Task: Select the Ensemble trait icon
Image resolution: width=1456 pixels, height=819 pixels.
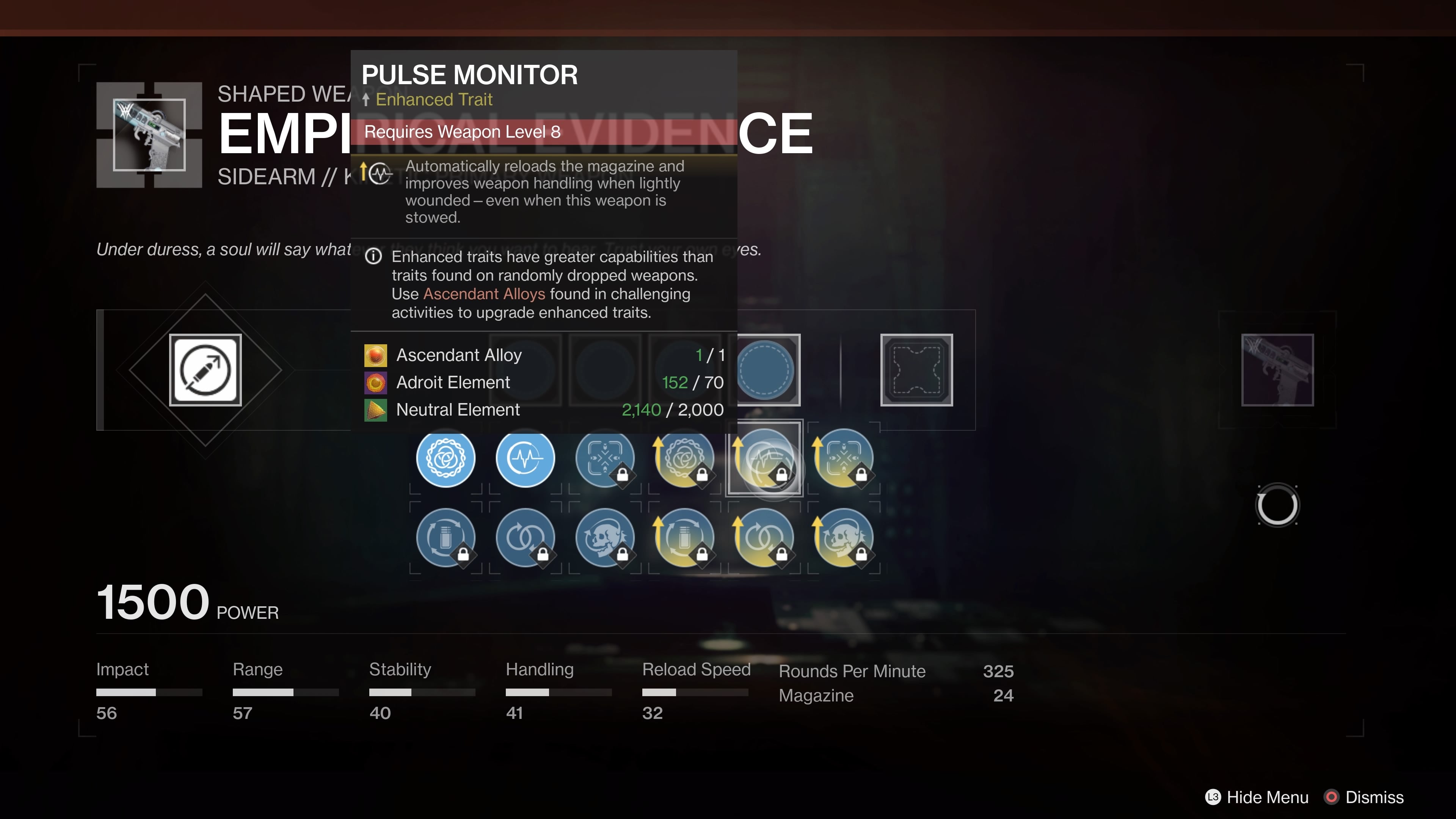Action: (x=446, y=459)
